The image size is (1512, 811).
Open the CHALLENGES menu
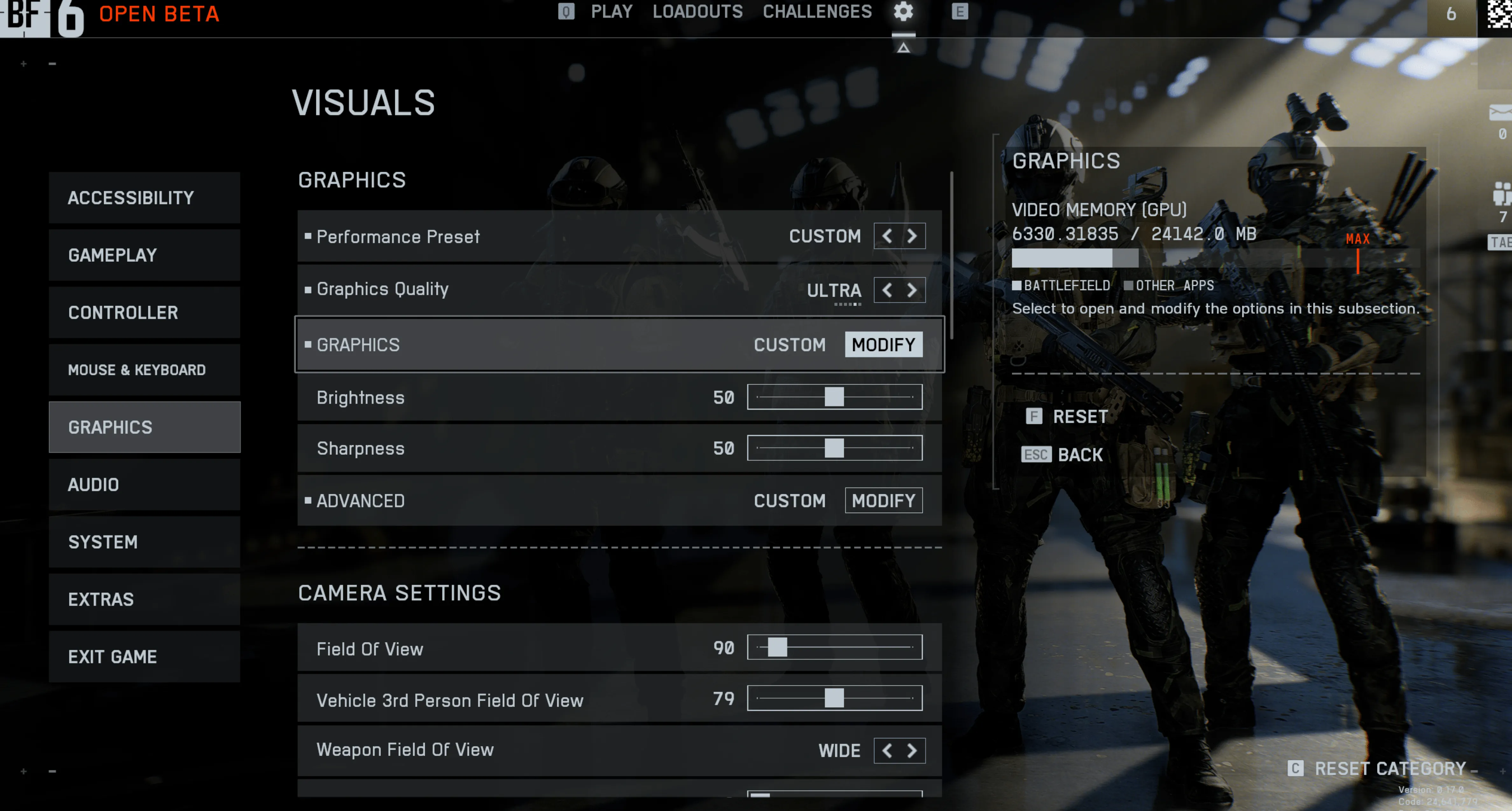click(x=817, y=12)
